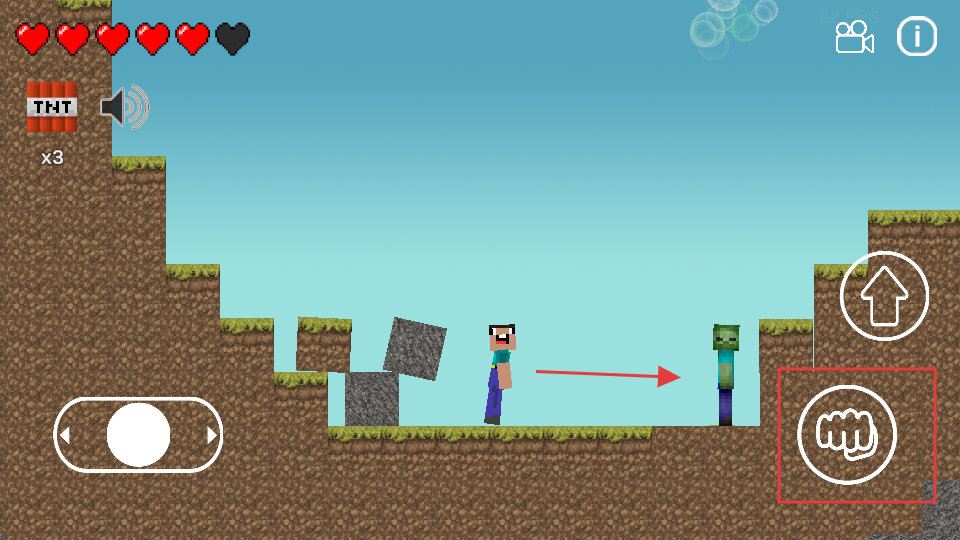Hit the jump up-arrow button
Image resolution: width=960 pixels, height=540 pixels.
[884, 296]
